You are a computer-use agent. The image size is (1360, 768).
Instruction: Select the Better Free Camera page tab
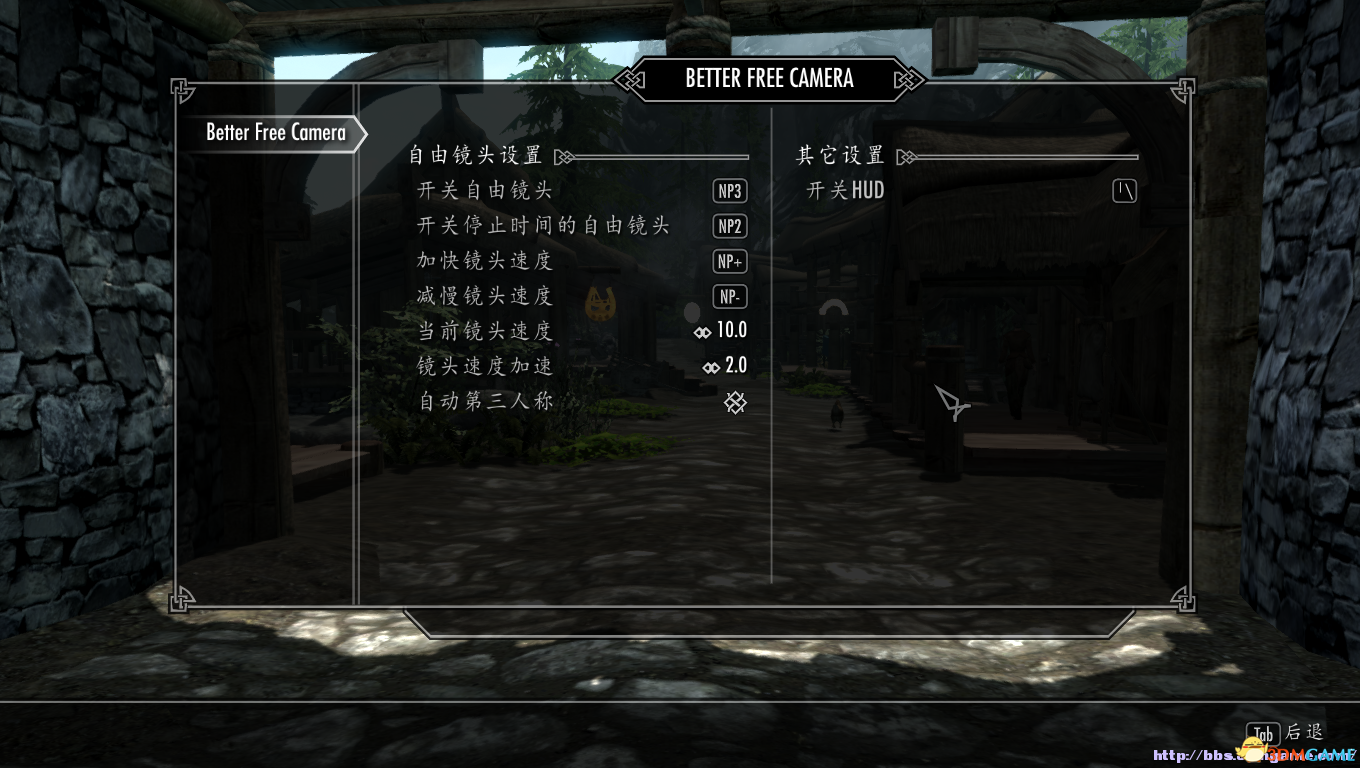pos(275,133)
